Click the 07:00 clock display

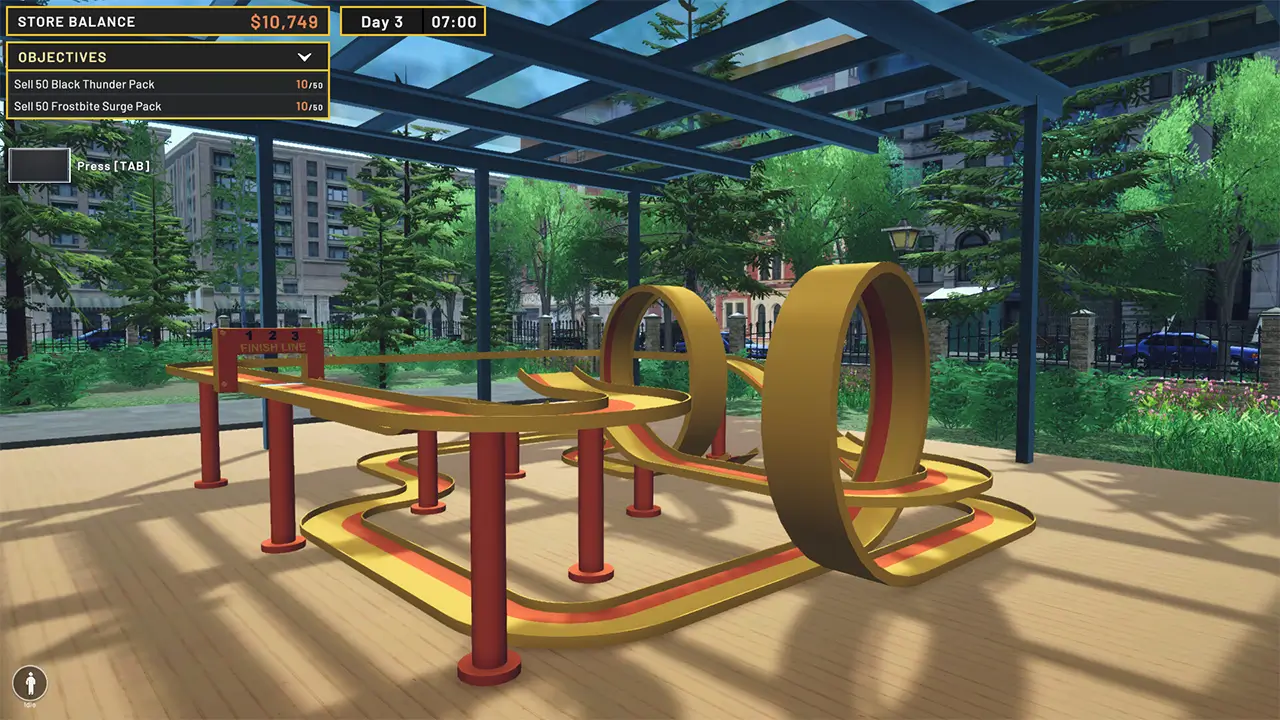pyautogui.click(x=452, y=20)
